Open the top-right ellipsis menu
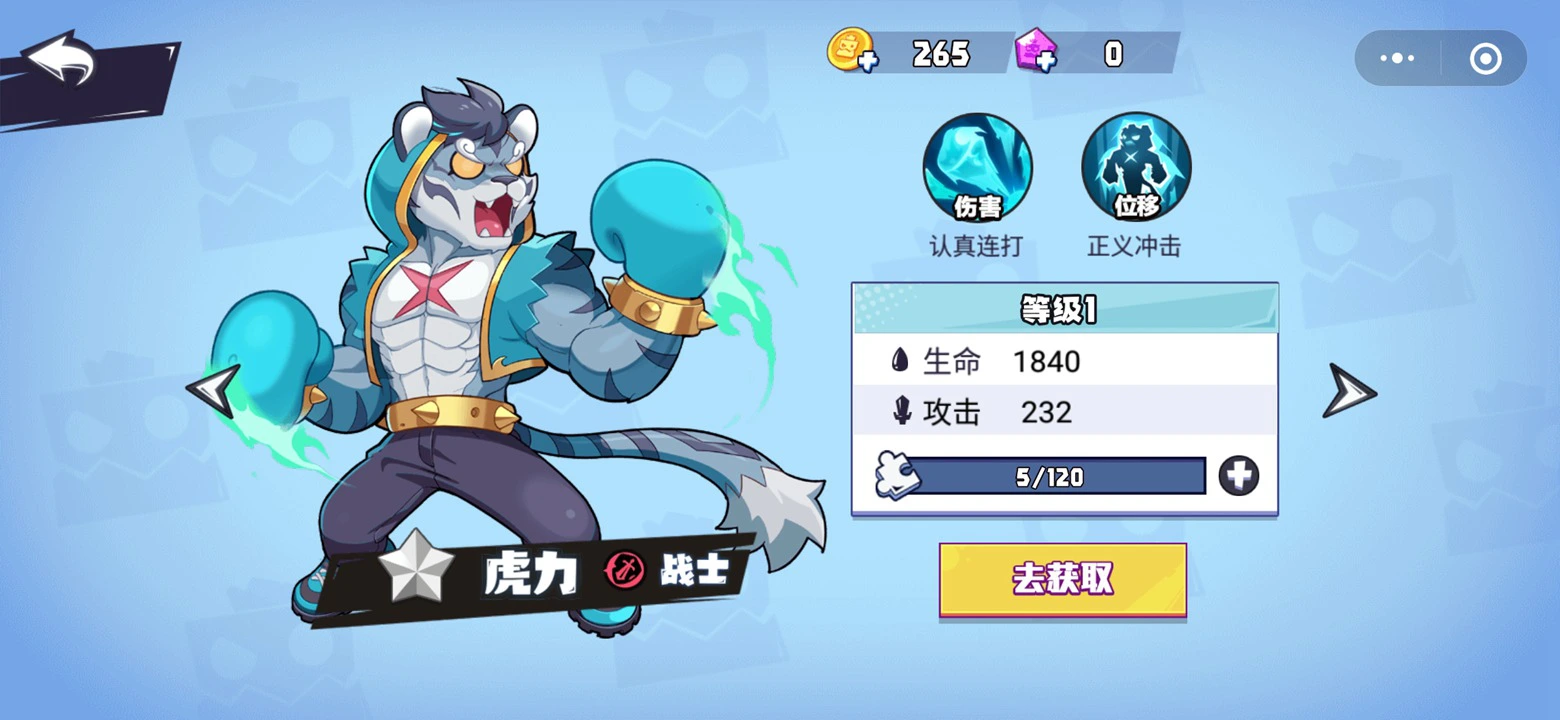1560x720 pixels. point(1396,57)
